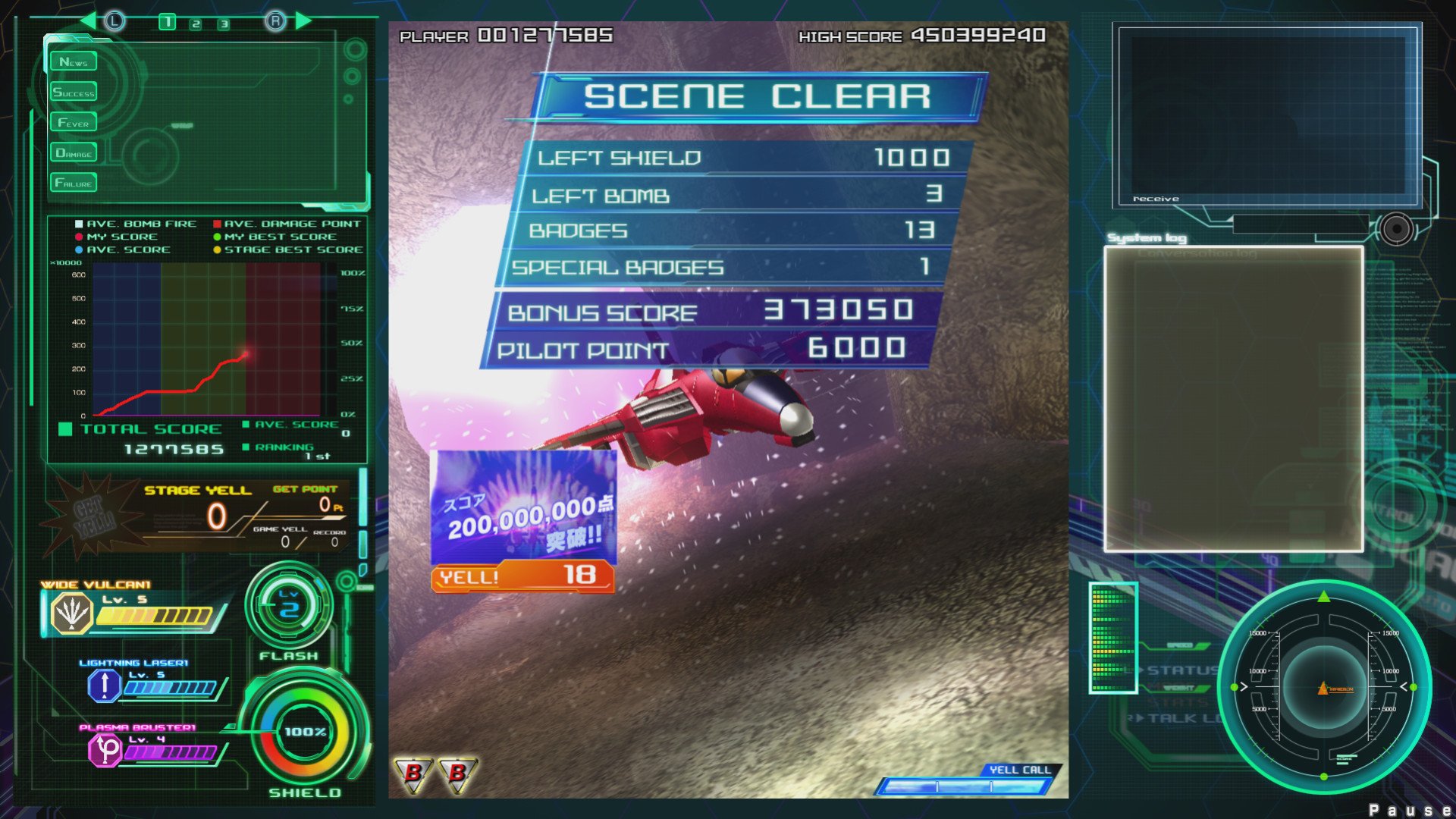Select the News category
This screenshot has height=819, width=1456.
74,61
